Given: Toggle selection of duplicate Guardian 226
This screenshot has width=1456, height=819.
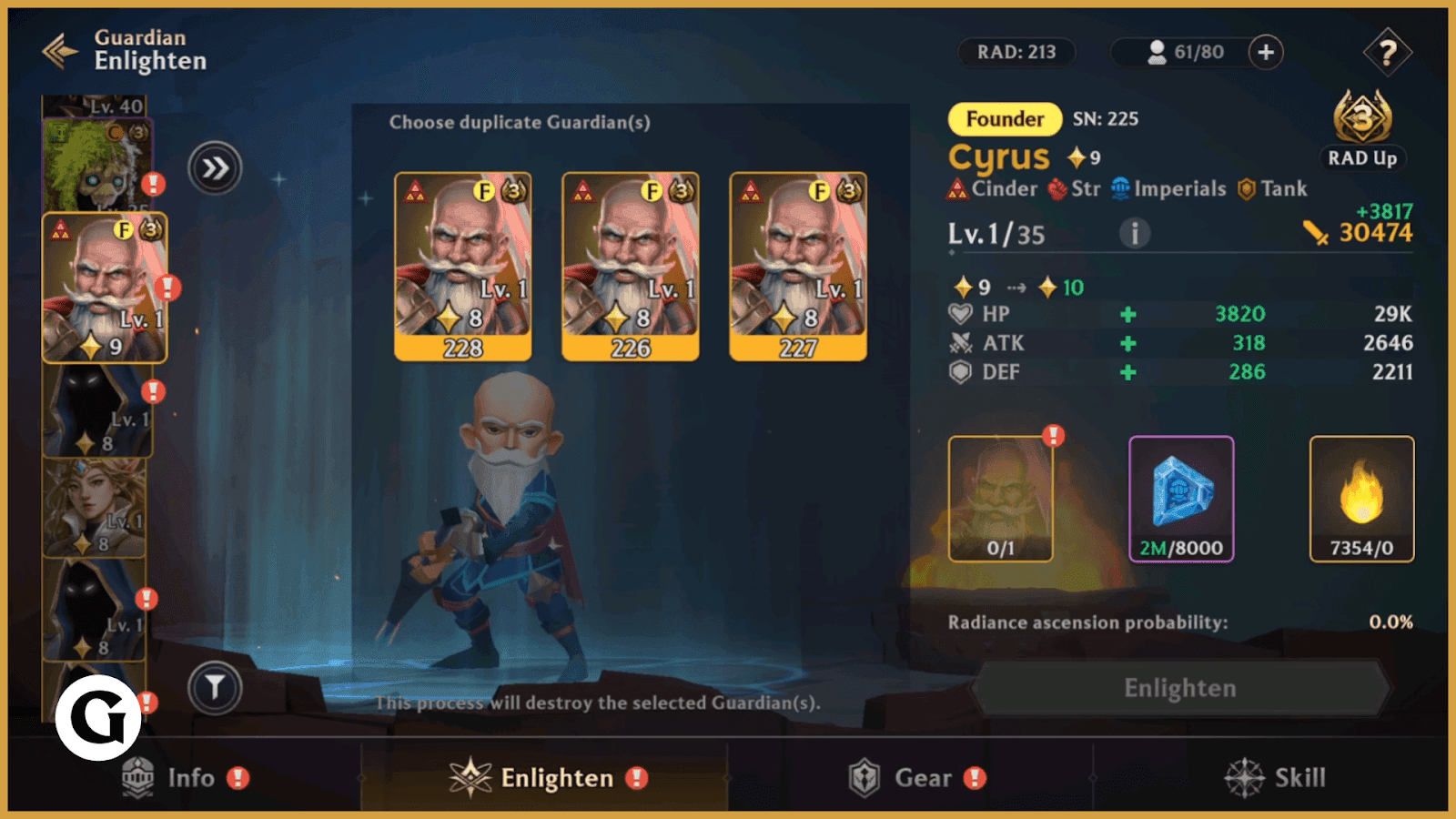Looking at the screenshot, I should click(x=632, y=264).
